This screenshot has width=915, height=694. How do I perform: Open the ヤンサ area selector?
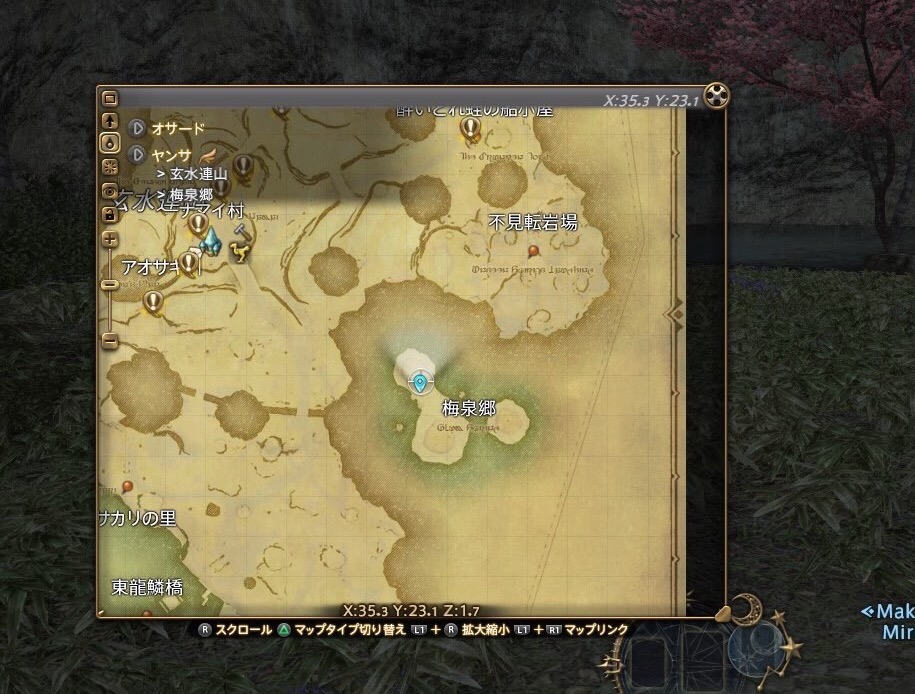pyautogui.click(x=138, y=155)
